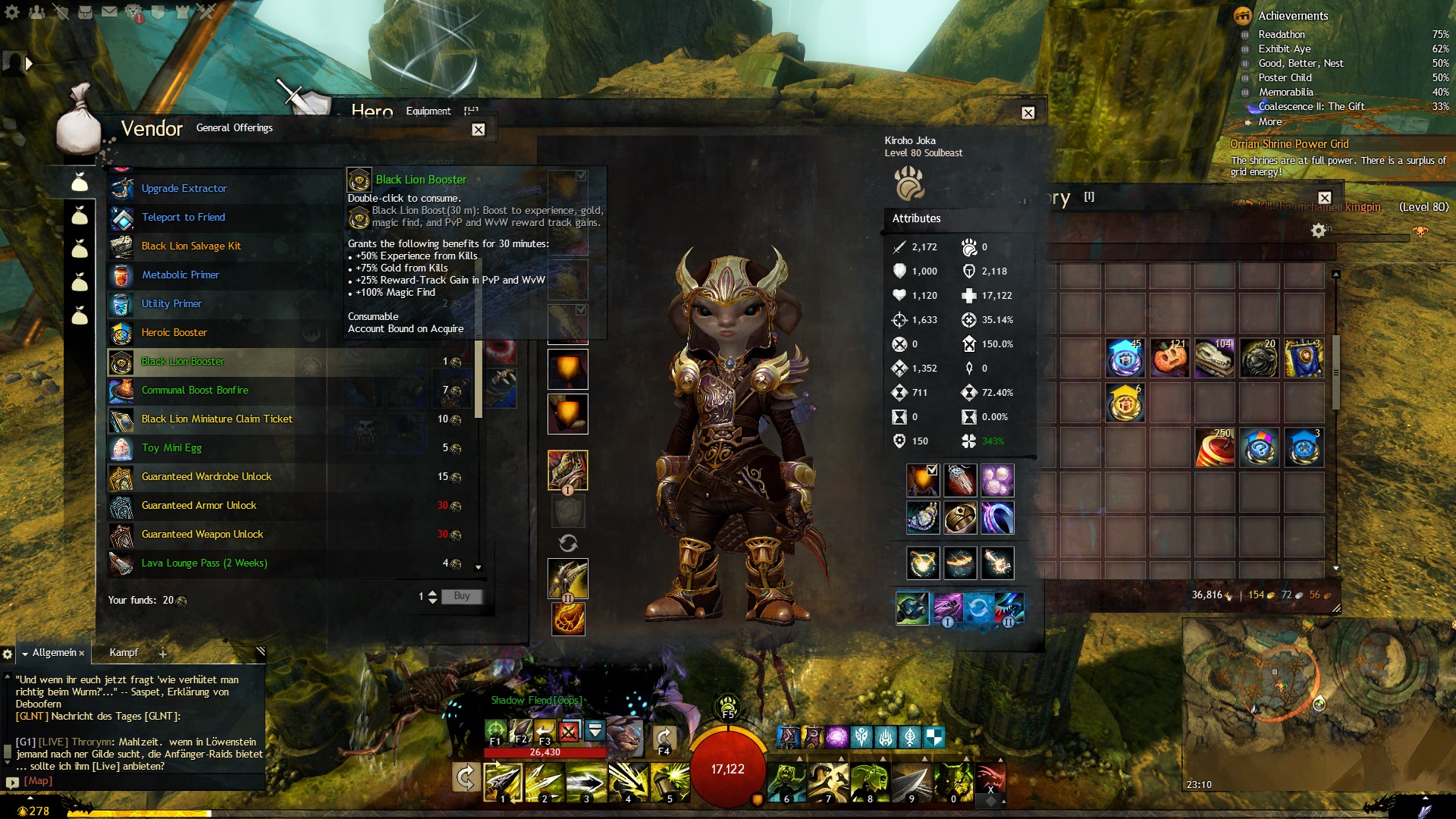Pick the Metabolic Primer entry
This screenshot has height=819, width=1456.
coord(180,275)
